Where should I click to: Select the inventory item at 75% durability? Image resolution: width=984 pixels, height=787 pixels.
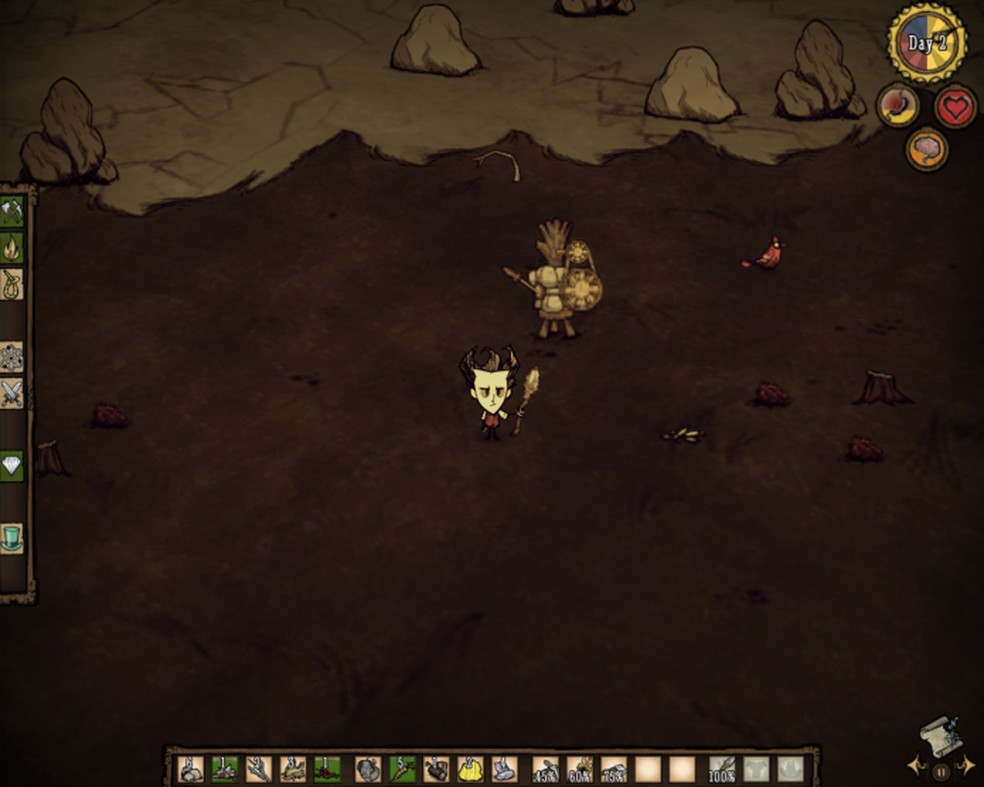click(x=614, y=769)
